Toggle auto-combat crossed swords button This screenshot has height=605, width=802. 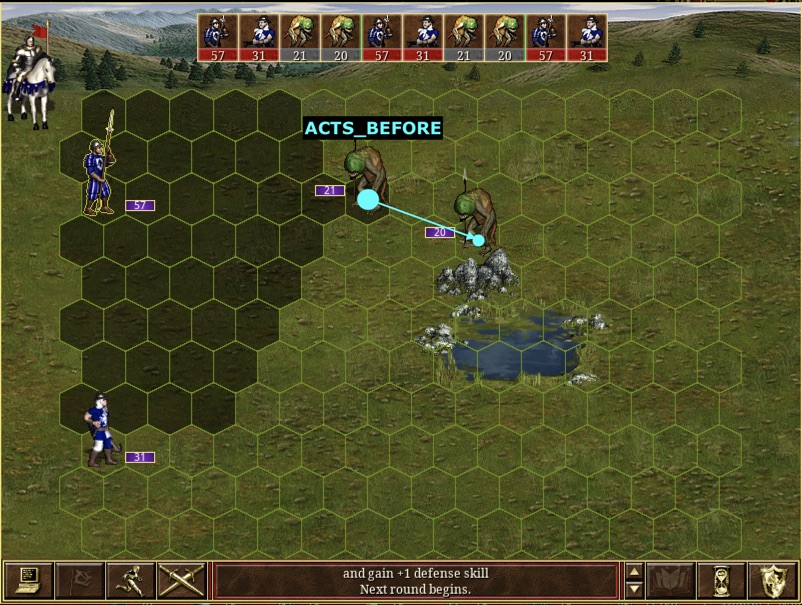point(181,581)
